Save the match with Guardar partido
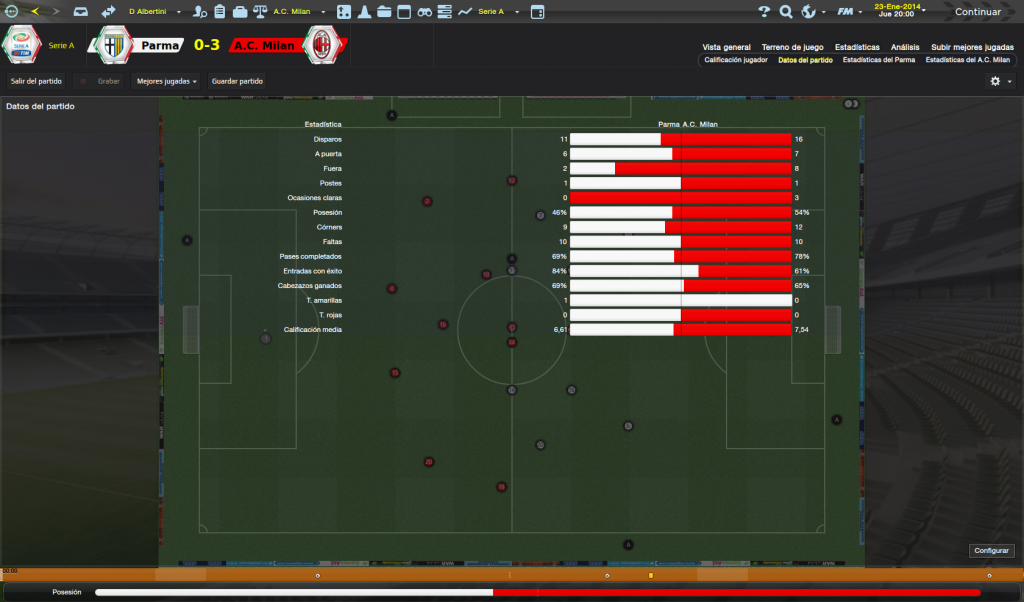Image resolution: width=1024 pixels, height=602 pixels. (237, 81)
